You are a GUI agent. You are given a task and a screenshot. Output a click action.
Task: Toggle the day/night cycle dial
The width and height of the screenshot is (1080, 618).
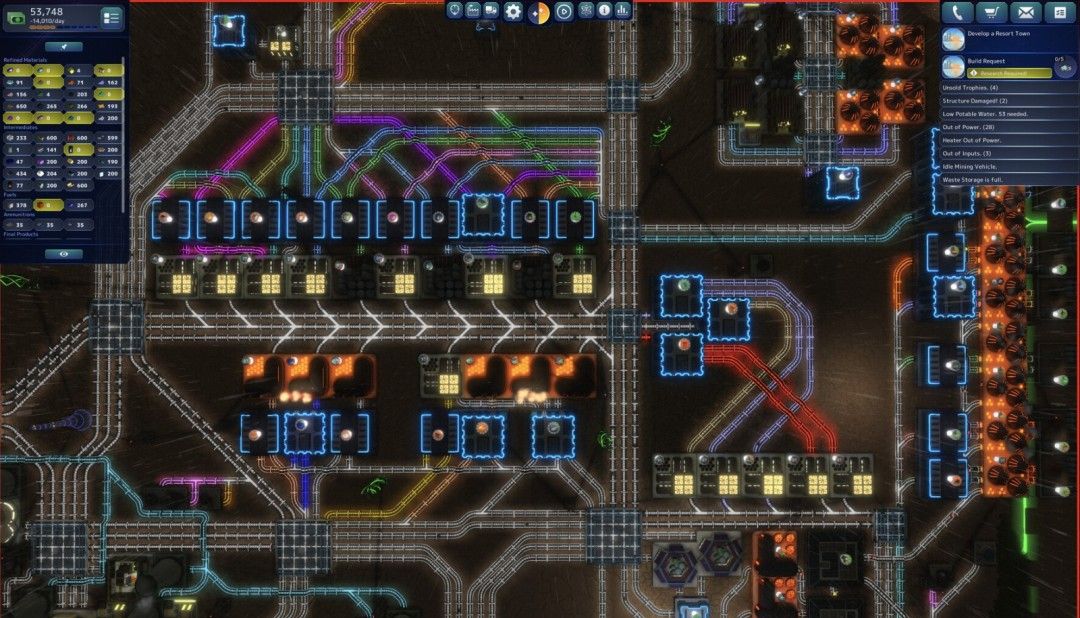(538, 12)
